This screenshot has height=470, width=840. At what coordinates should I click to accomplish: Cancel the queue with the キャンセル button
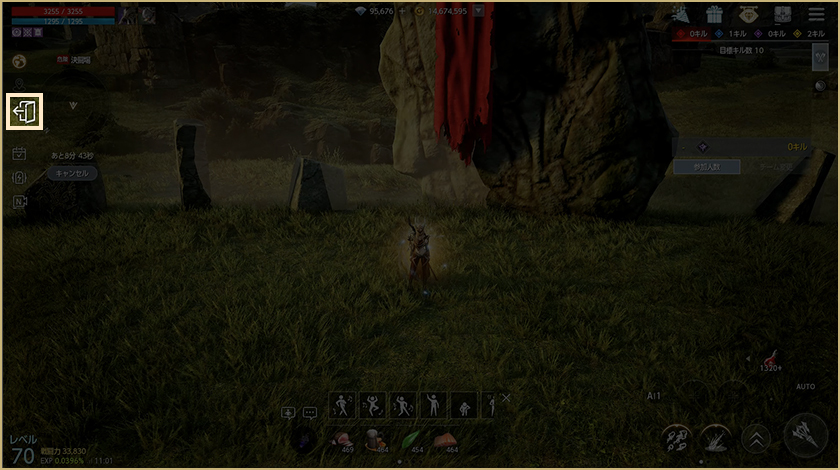(x=72, y=173)
